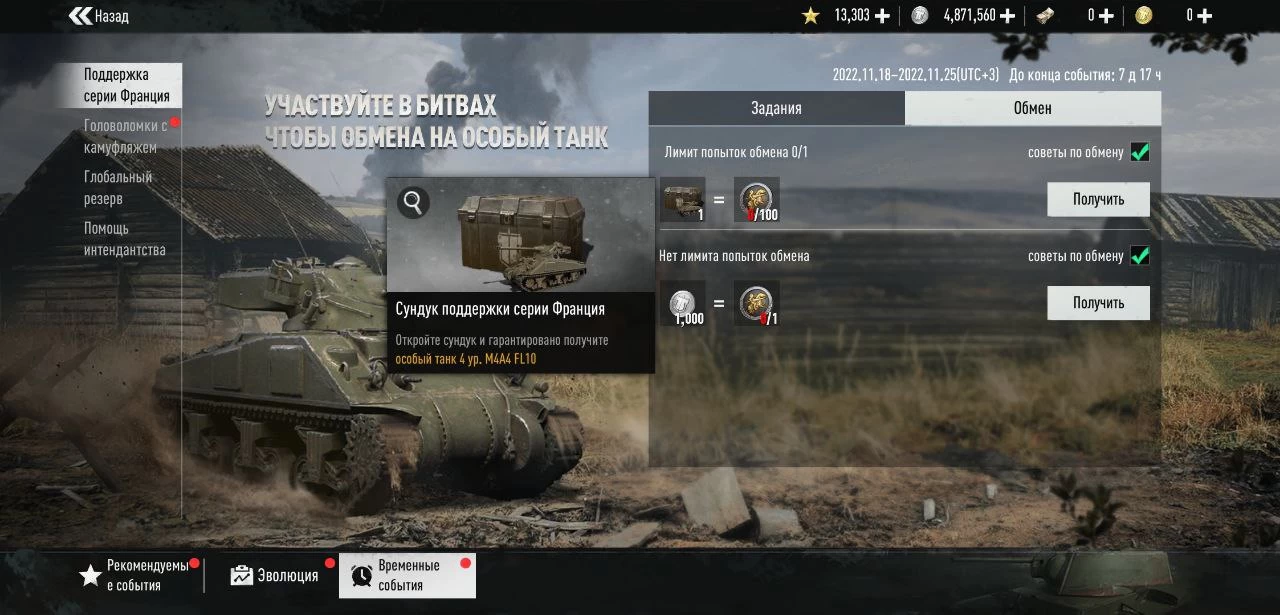Open the Рекомендуемые события section

(136, 575)
